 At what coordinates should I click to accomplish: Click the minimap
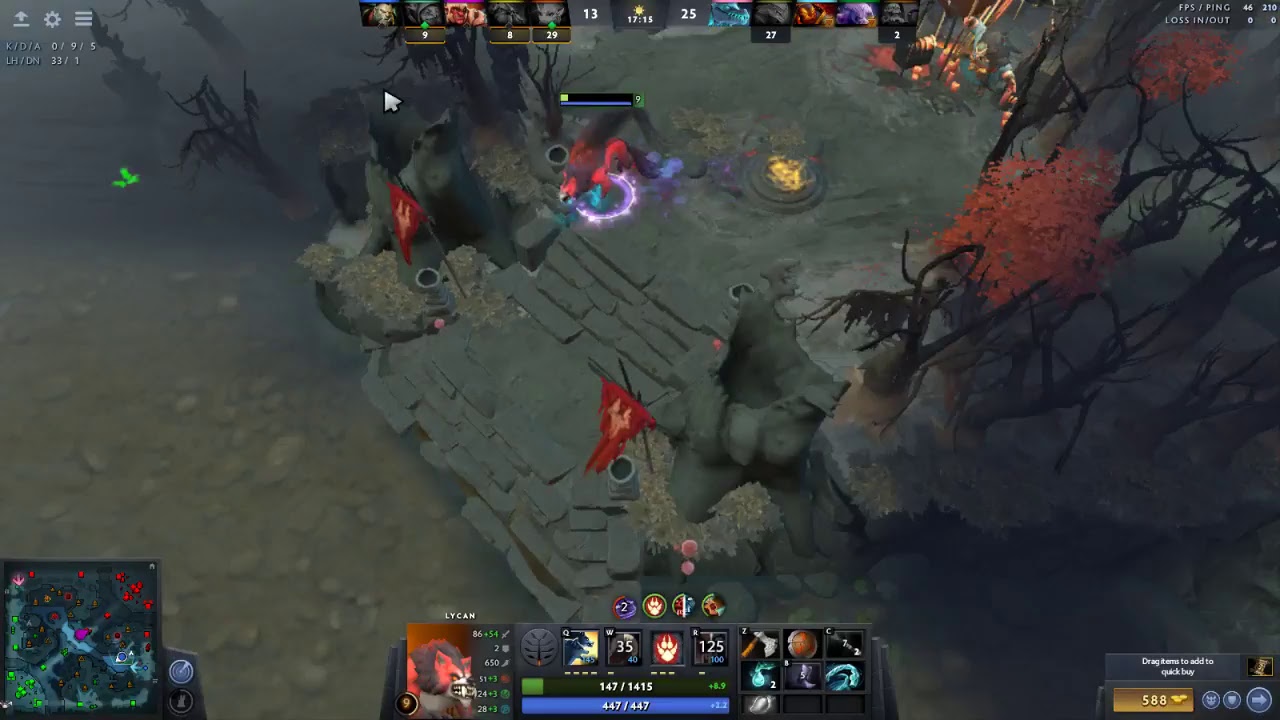[x=81, y=637]
